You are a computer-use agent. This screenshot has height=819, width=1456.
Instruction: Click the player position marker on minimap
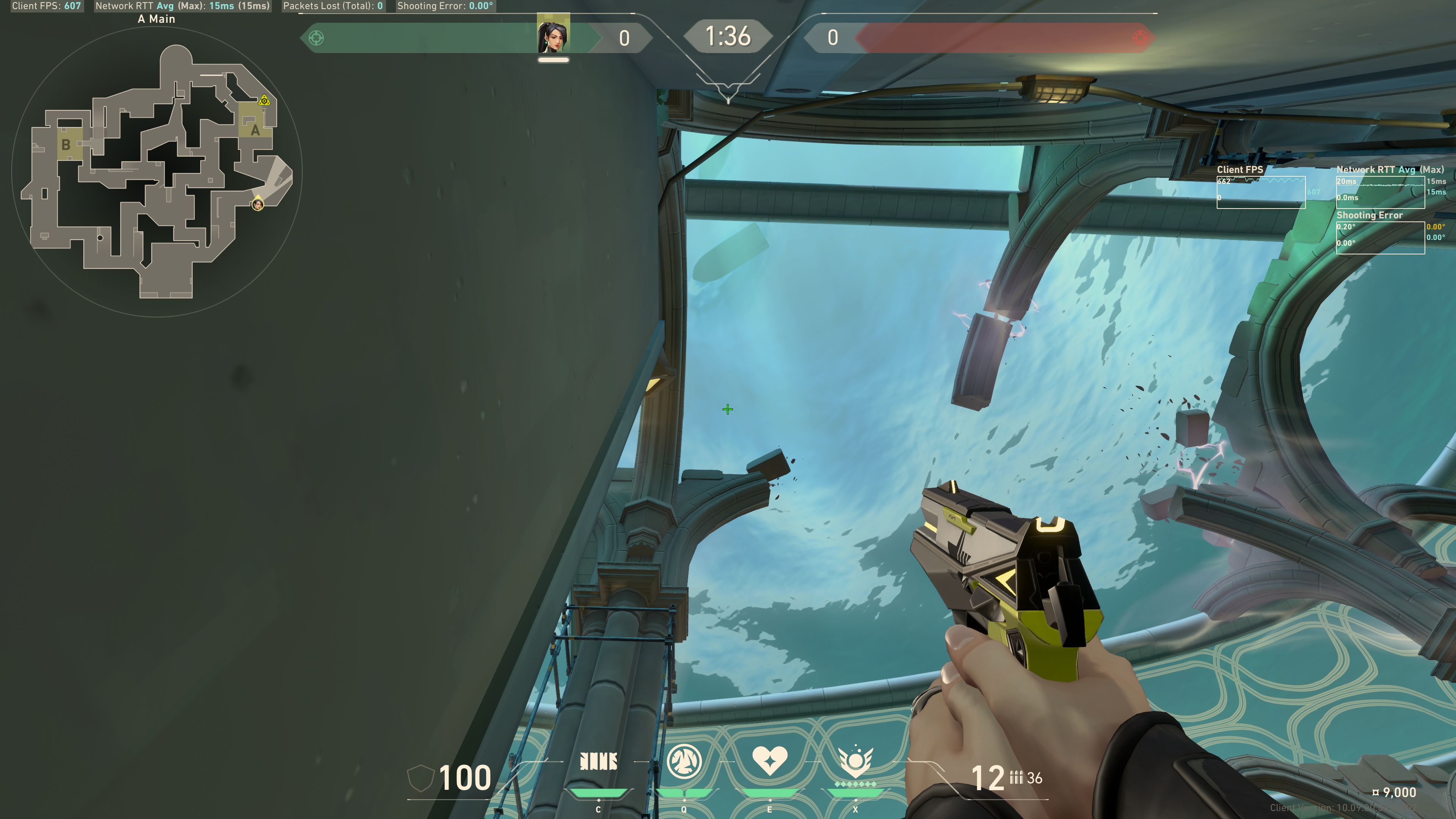(258, 204)
